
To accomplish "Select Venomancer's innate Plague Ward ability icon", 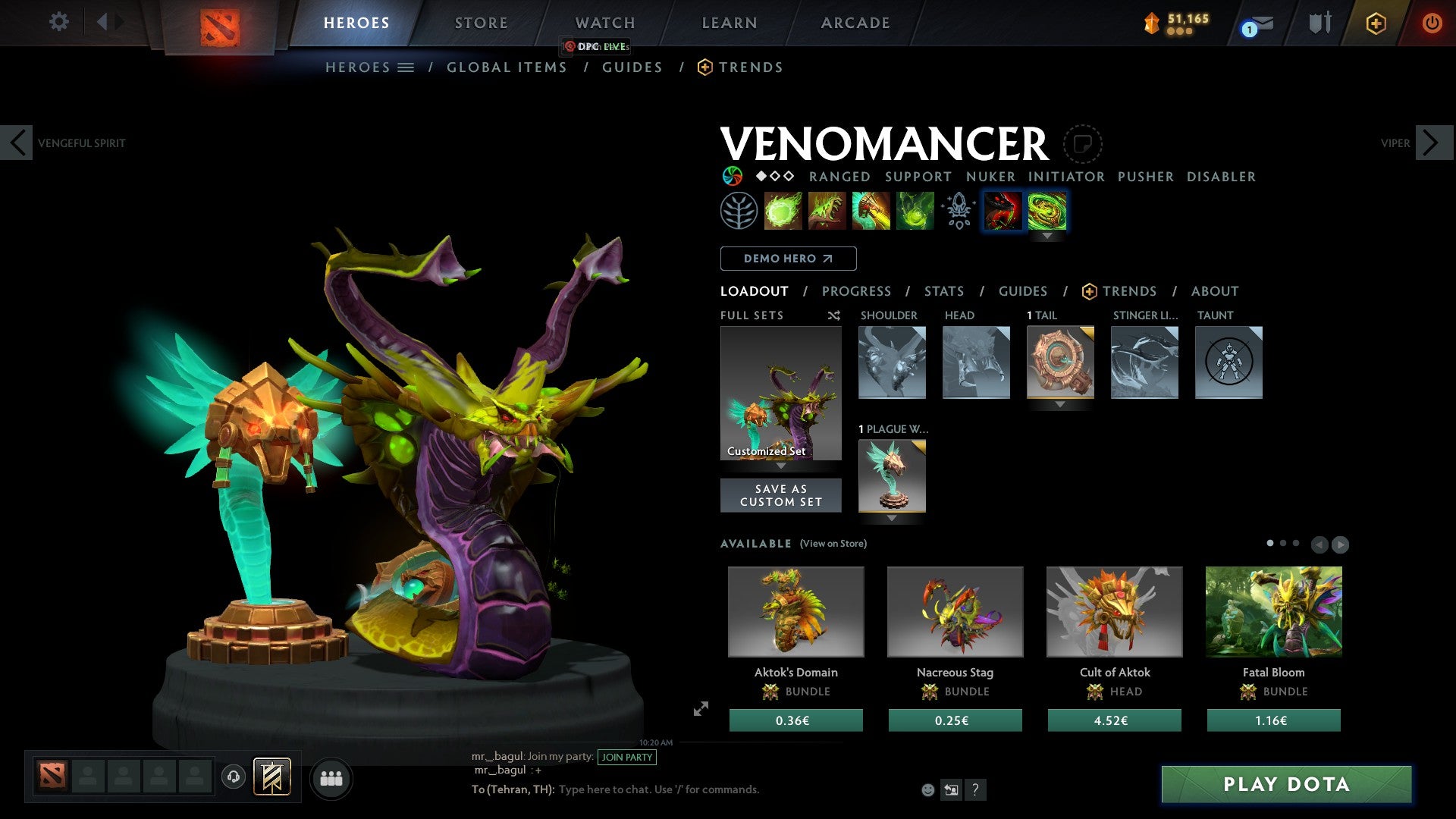I will pos(740,210).
